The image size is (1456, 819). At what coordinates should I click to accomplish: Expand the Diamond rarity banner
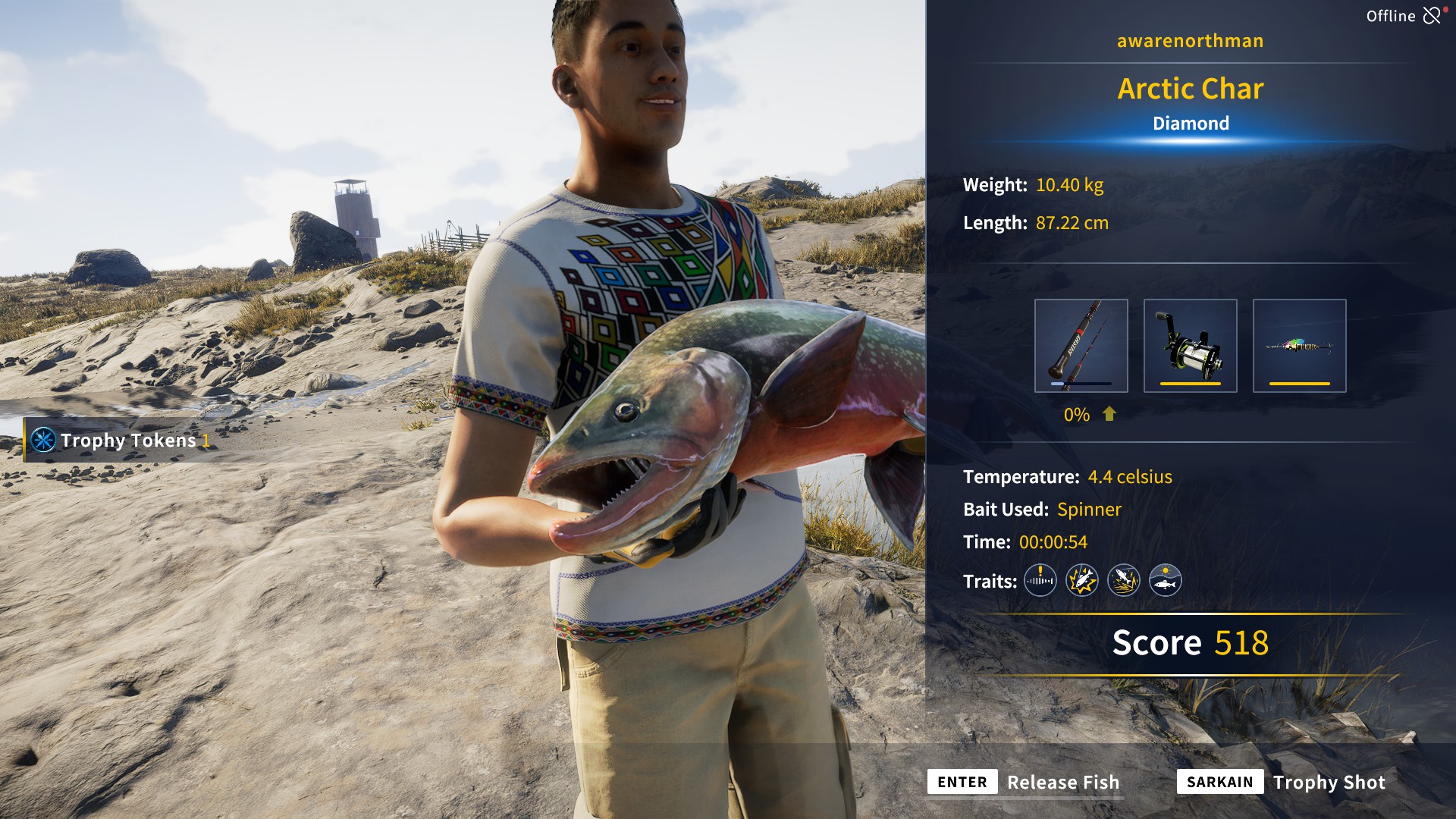(x=1191, y=123)
